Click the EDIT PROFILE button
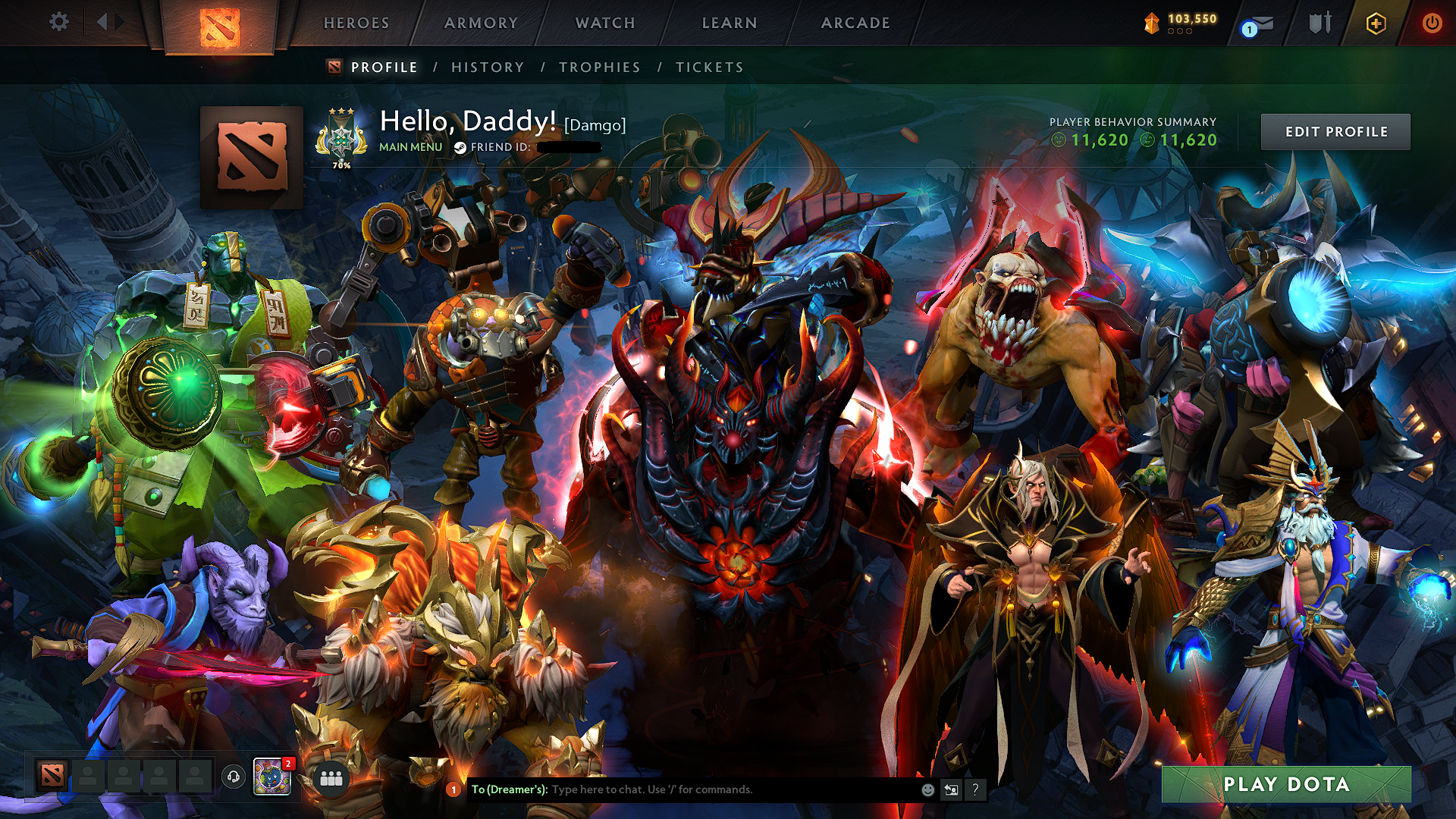Screen dimensions: 1456x819 [x=1335, y=131]
